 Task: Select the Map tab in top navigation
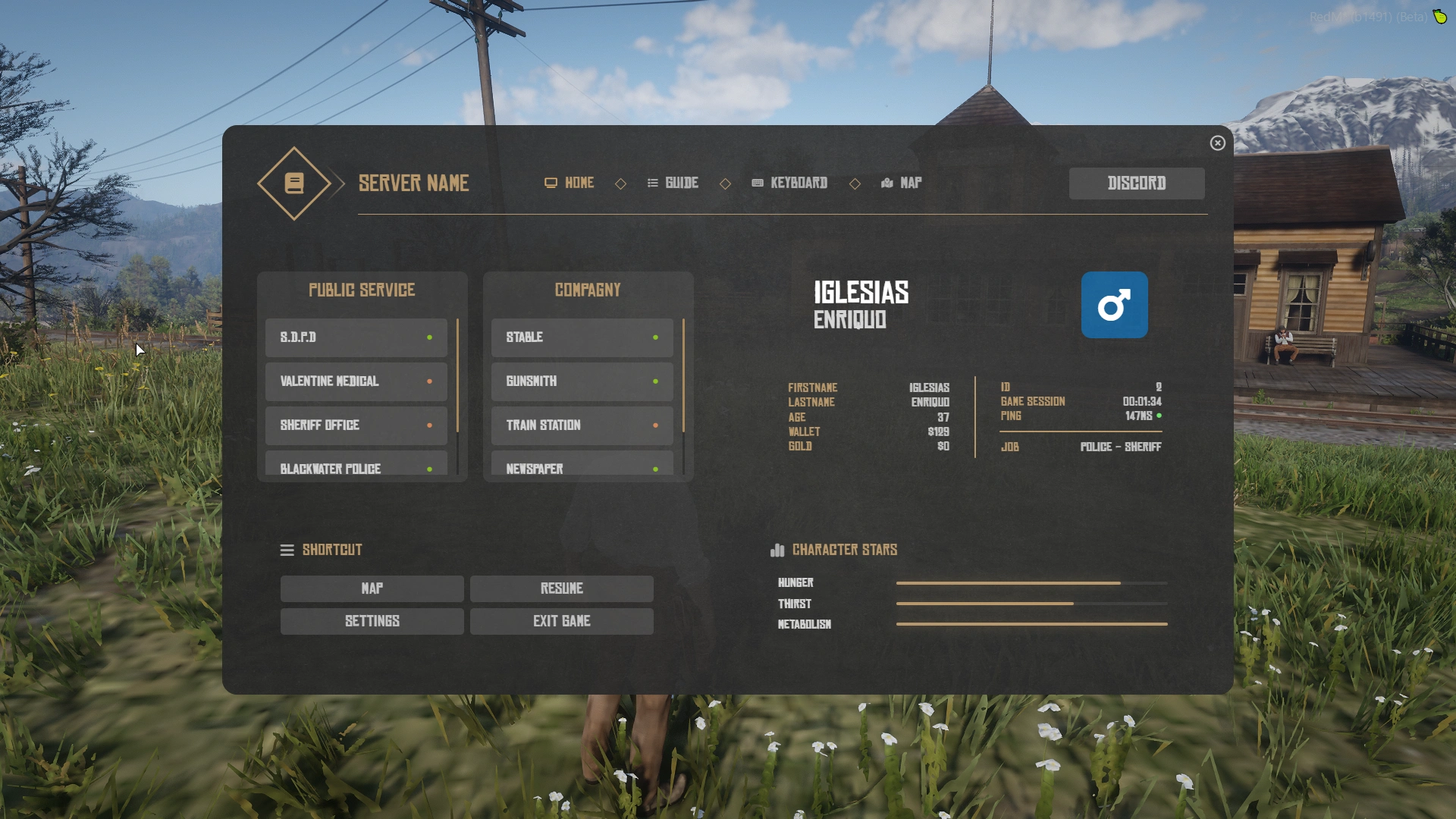[x=902, y=184]
